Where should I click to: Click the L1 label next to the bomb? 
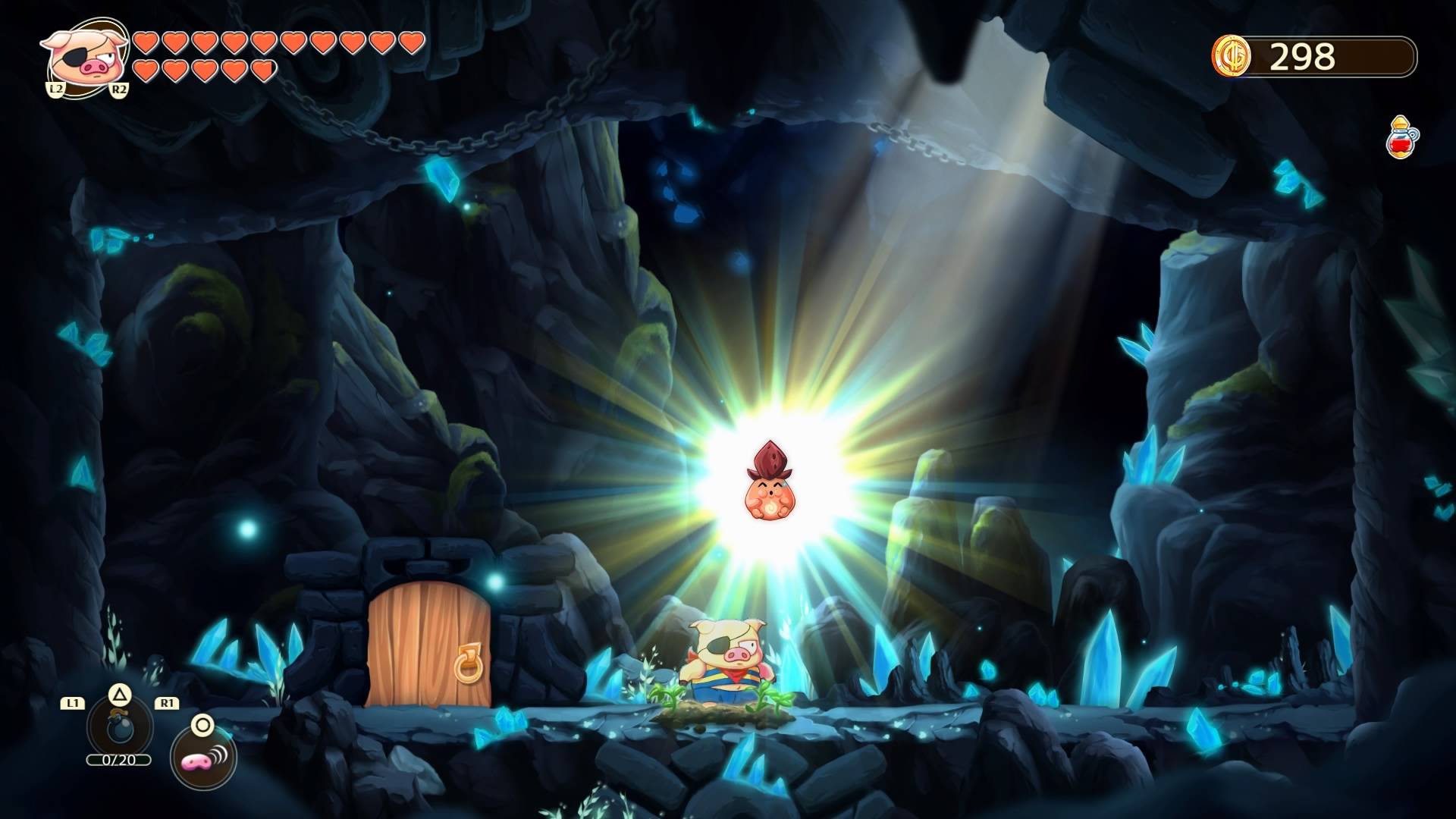pos(72,702)
